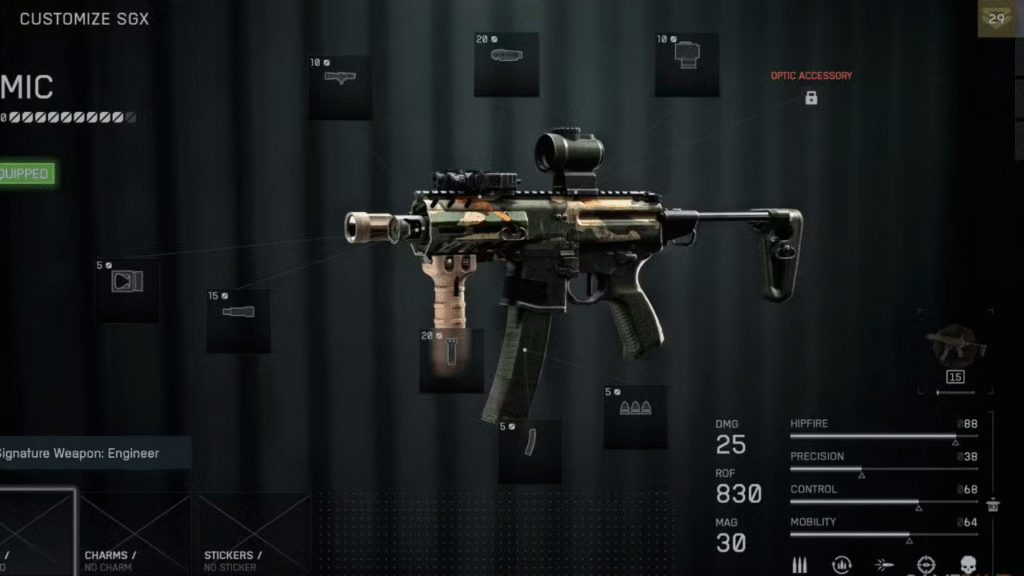Click the locked Optic Accessory slot
The height and width of the screenshot is (576, 1024).
811,98
